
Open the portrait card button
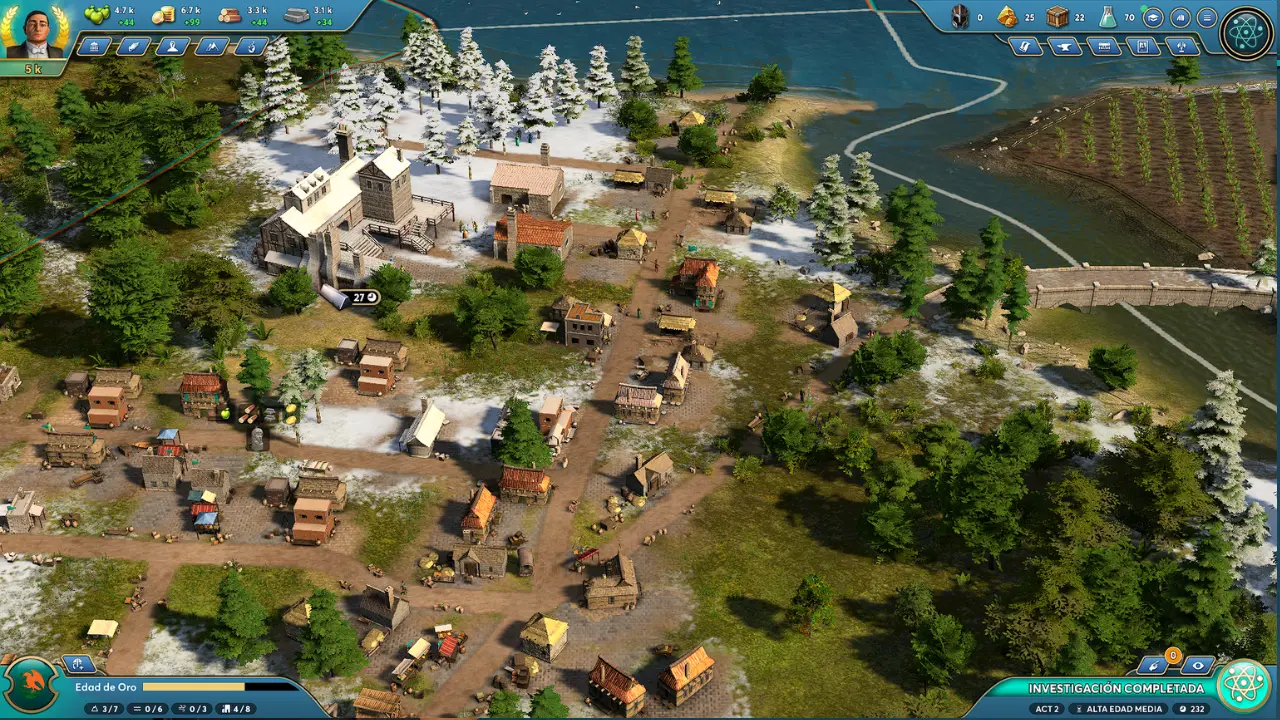pos(1142,46)
